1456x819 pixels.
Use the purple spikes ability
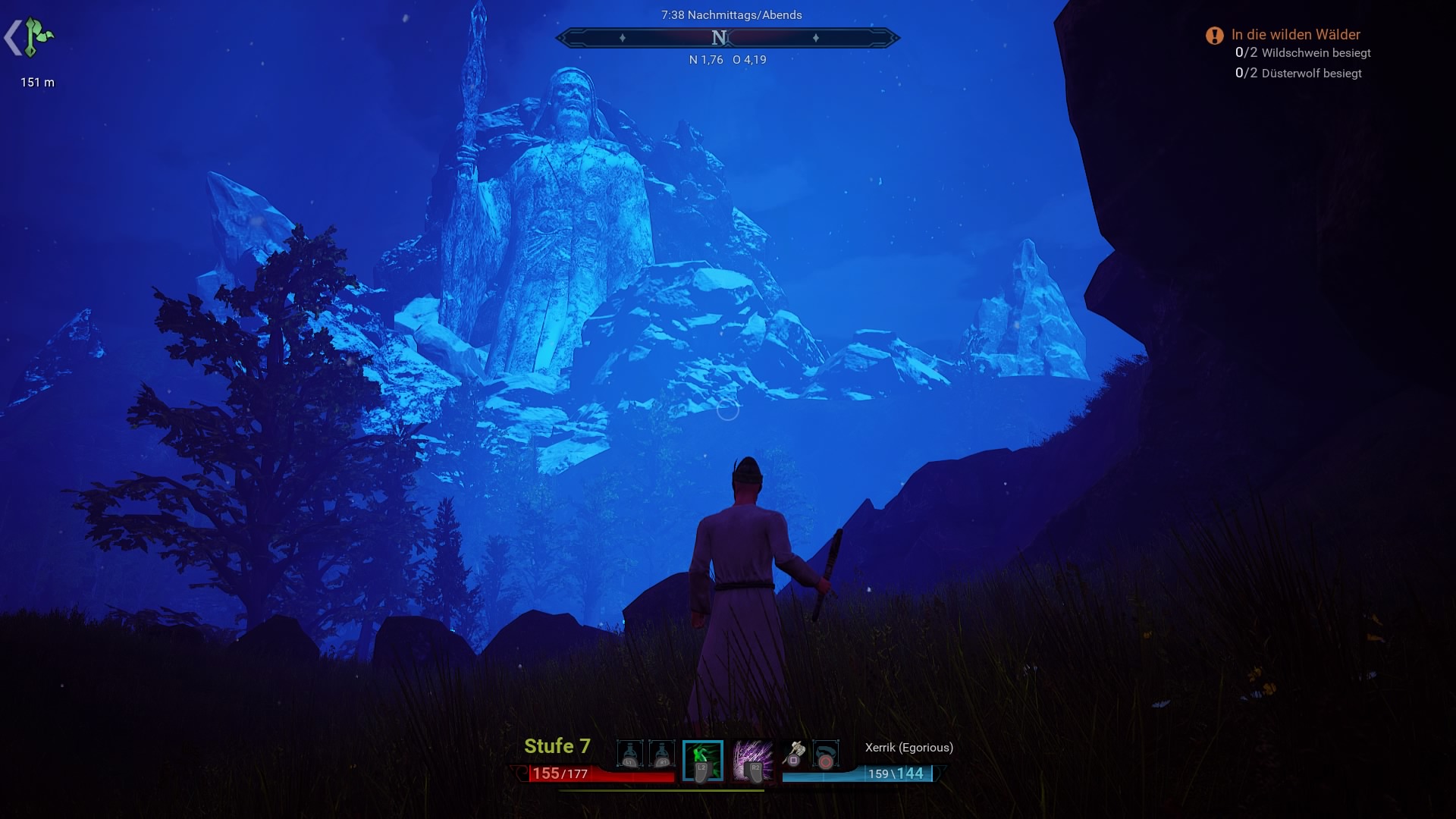coord(752,760)
